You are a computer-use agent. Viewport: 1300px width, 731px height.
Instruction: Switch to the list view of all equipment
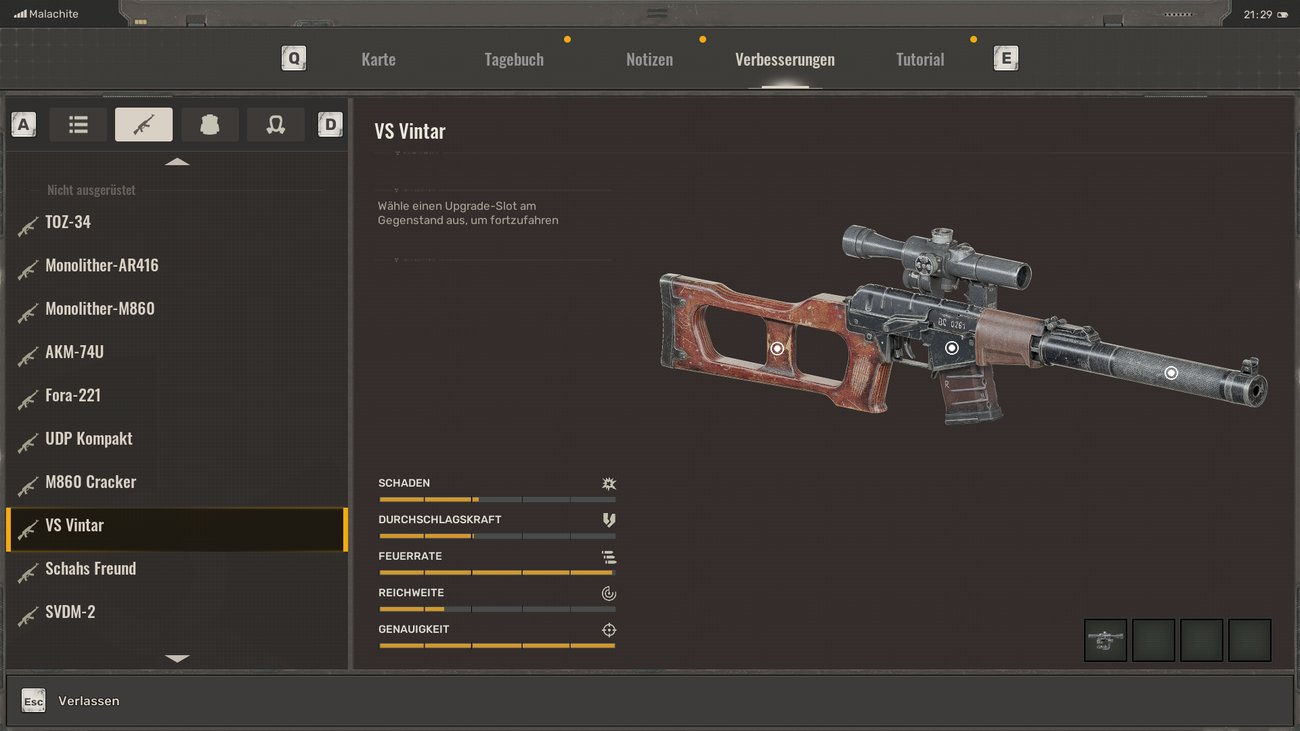[77, 124]
